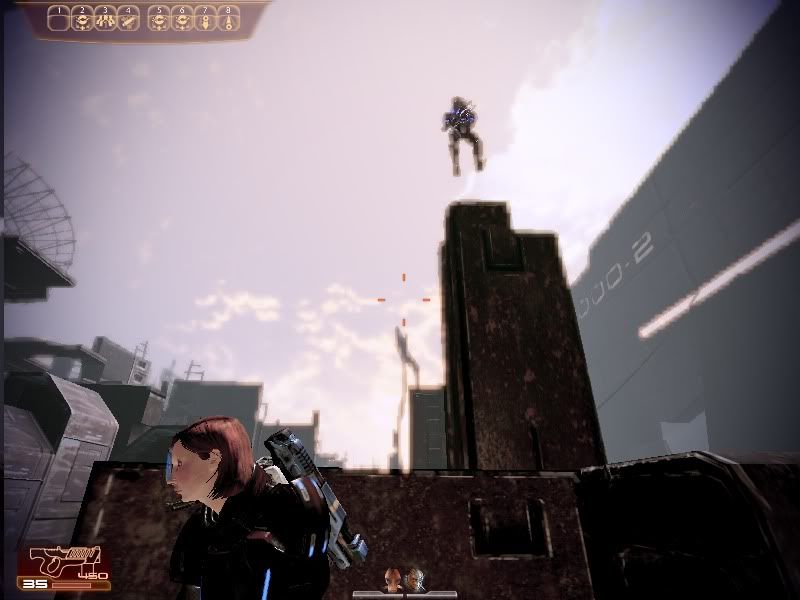Select the power in quick slot 5

click(x=159, y=20)
